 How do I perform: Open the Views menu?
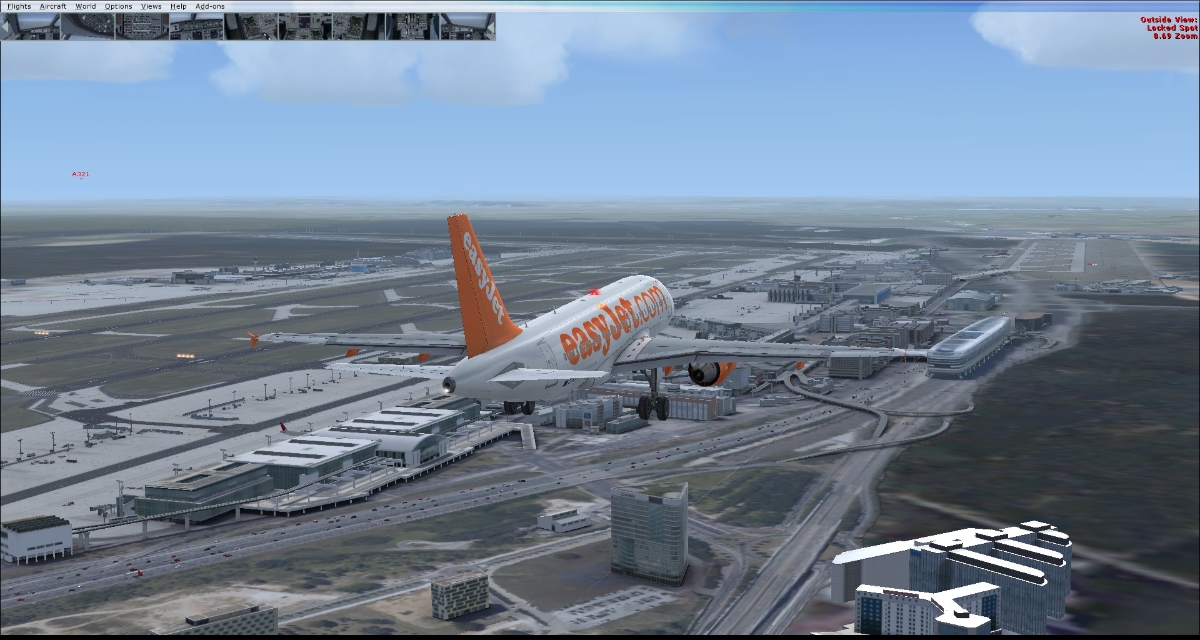click(151, 6)
